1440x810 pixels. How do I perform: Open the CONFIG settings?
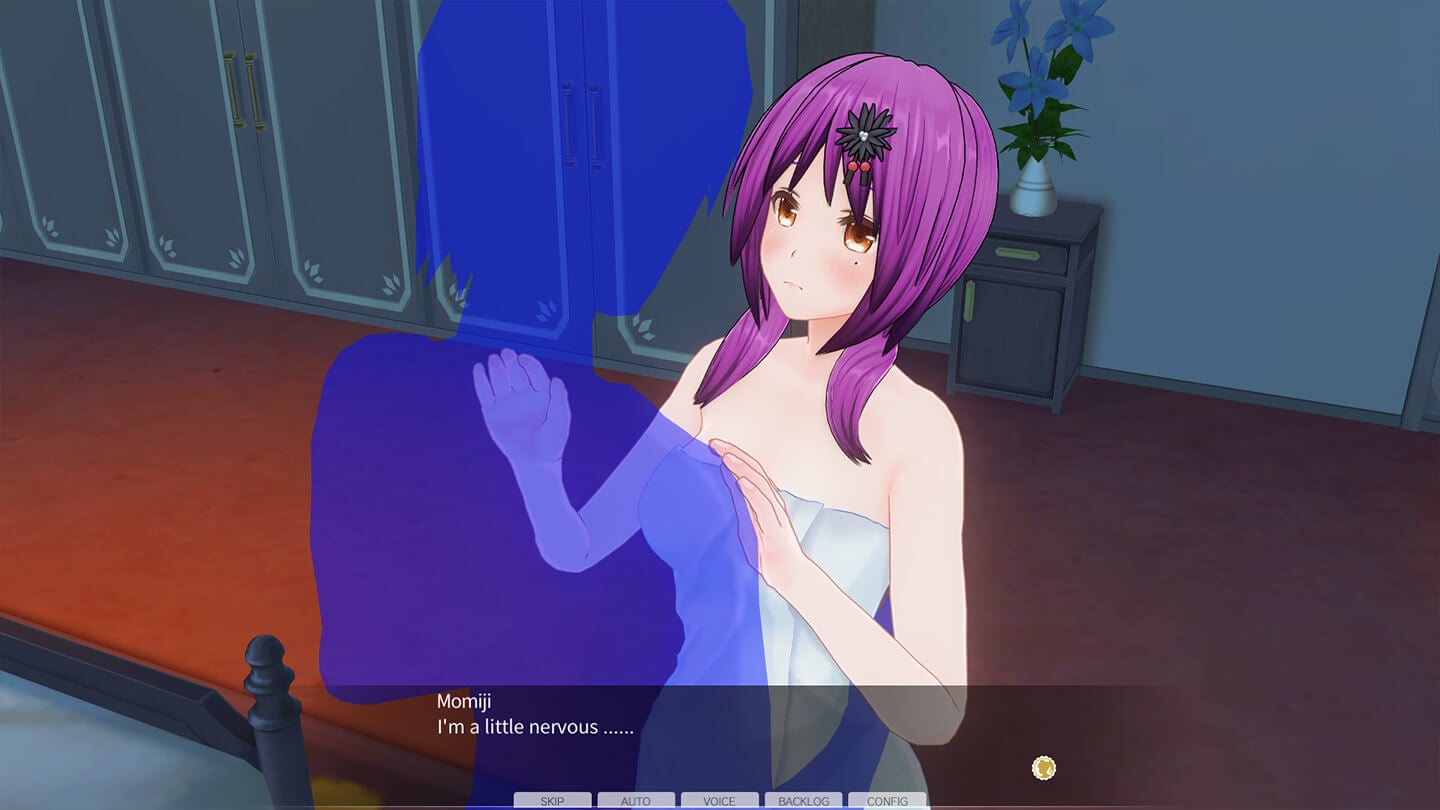click(x=887, y=801)
